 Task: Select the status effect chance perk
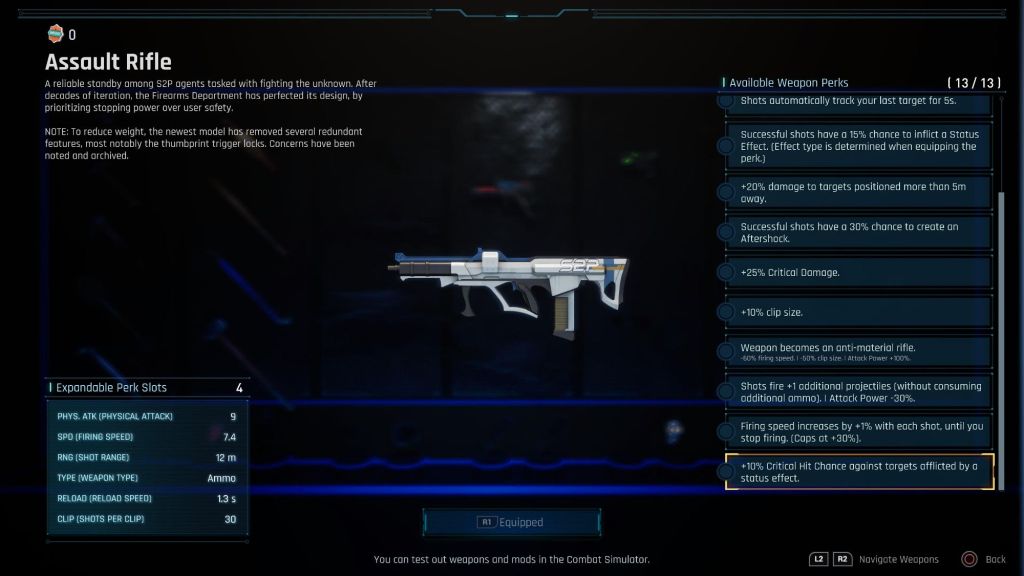coord(859,146)
